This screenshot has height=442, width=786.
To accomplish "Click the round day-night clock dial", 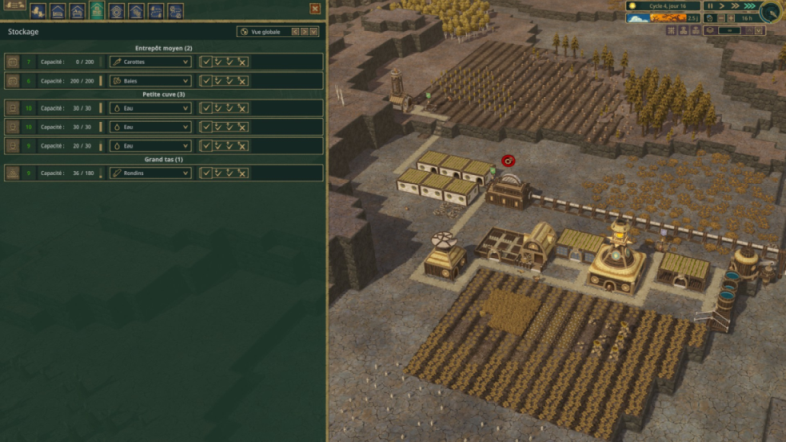I will 771,11.
